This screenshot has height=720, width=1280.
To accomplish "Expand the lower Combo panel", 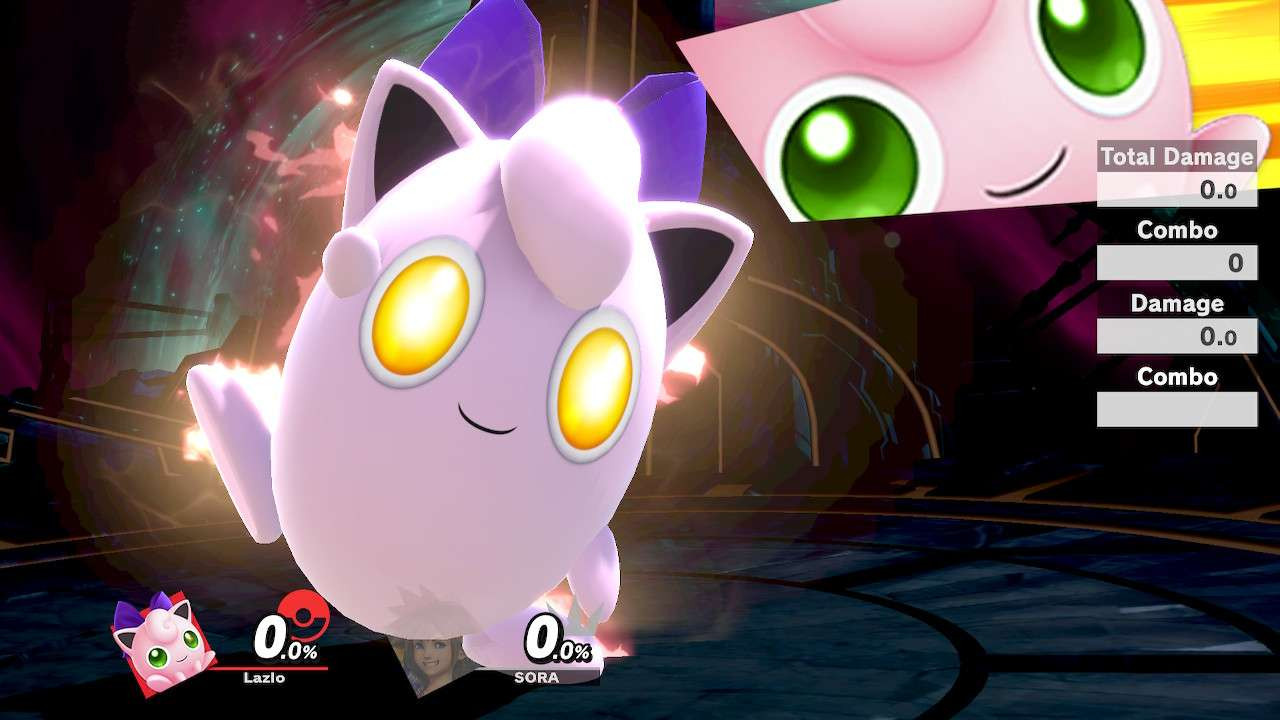I will tap(1177, 377).
